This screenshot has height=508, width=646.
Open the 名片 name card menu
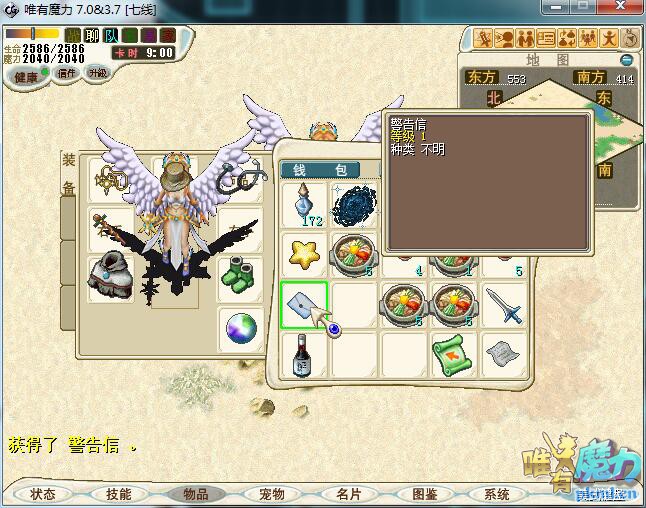tap(347, 494)
